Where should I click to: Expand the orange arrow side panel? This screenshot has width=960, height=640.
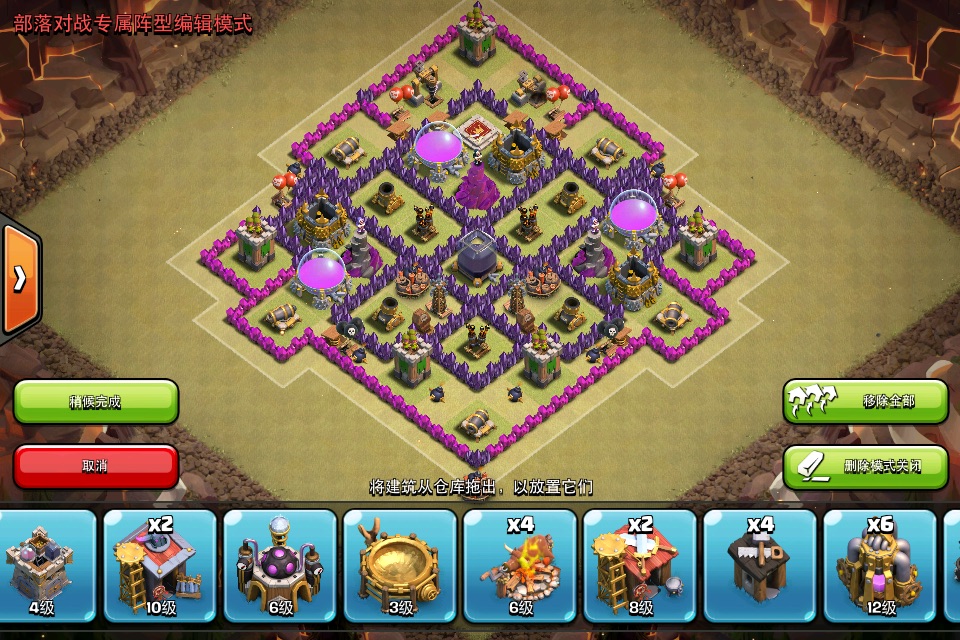point(19,279)
